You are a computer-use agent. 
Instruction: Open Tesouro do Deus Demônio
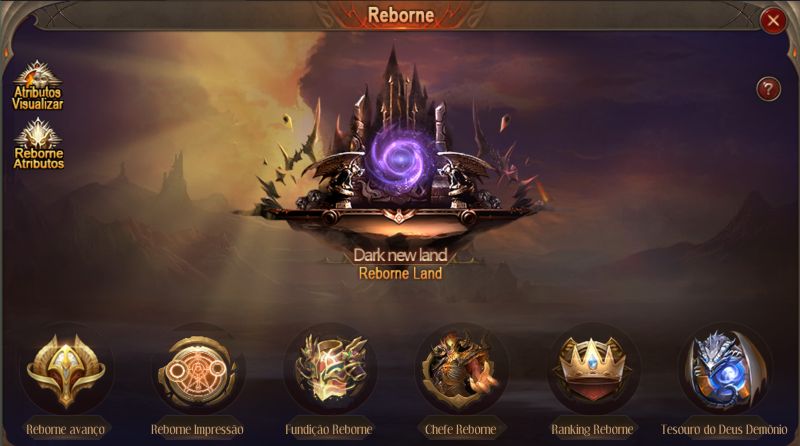(724, 372)
